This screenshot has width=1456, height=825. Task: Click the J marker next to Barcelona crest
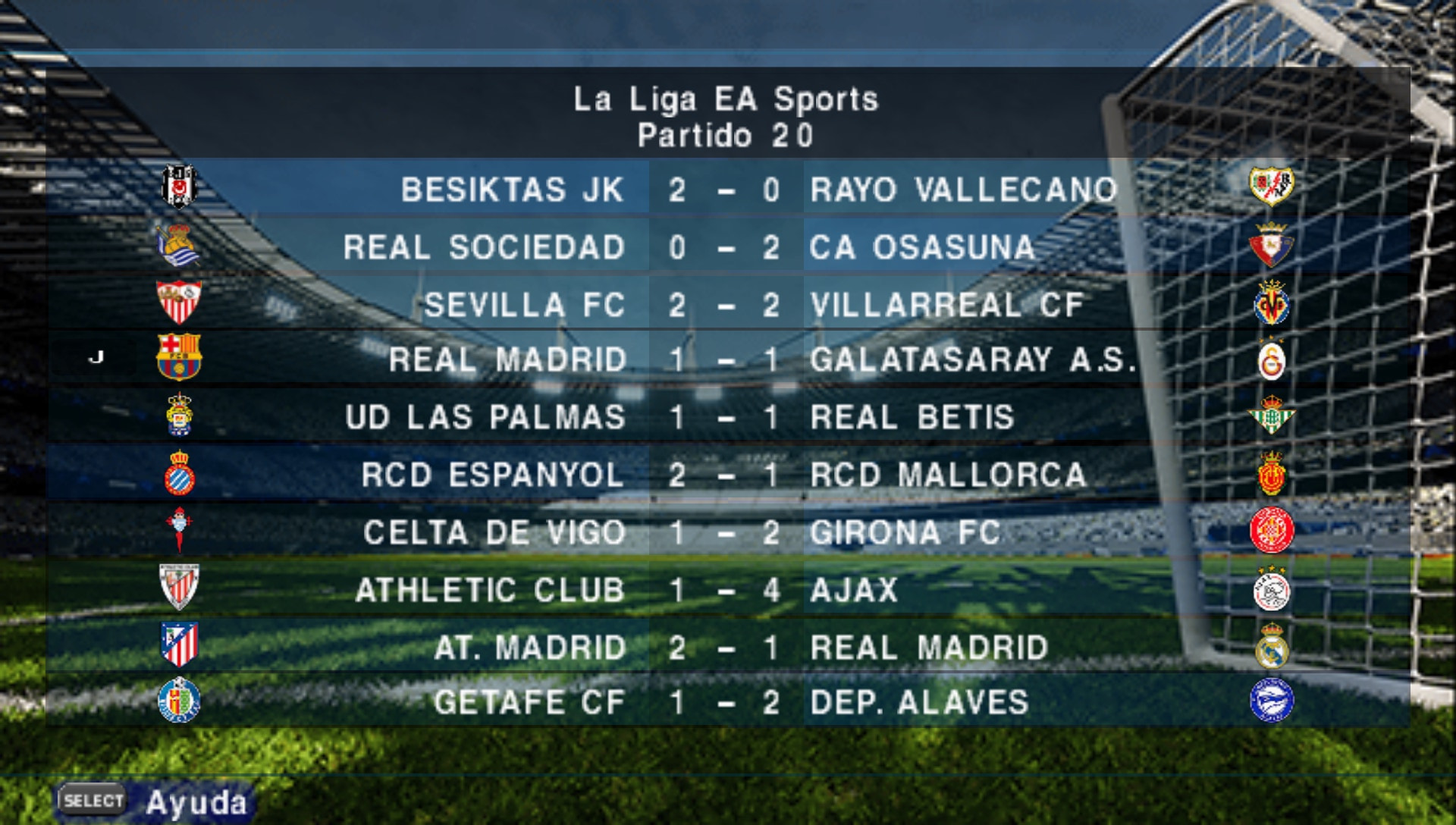click(x=96, y=358)
